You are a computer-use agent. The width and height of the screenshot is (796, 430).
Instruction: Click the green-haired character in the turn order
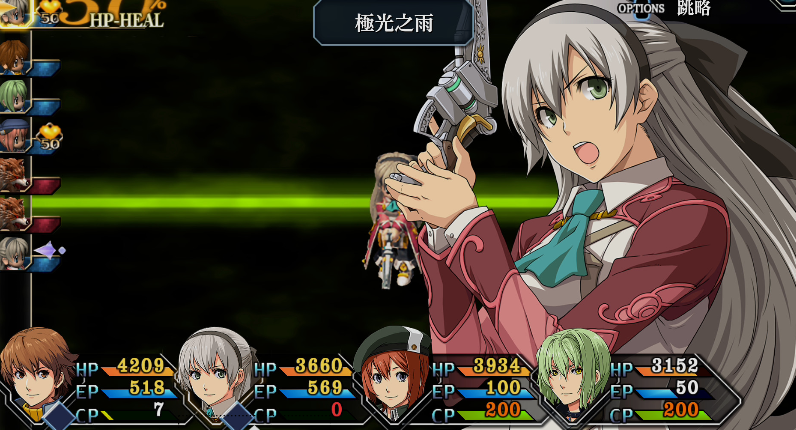click(14, 95)
